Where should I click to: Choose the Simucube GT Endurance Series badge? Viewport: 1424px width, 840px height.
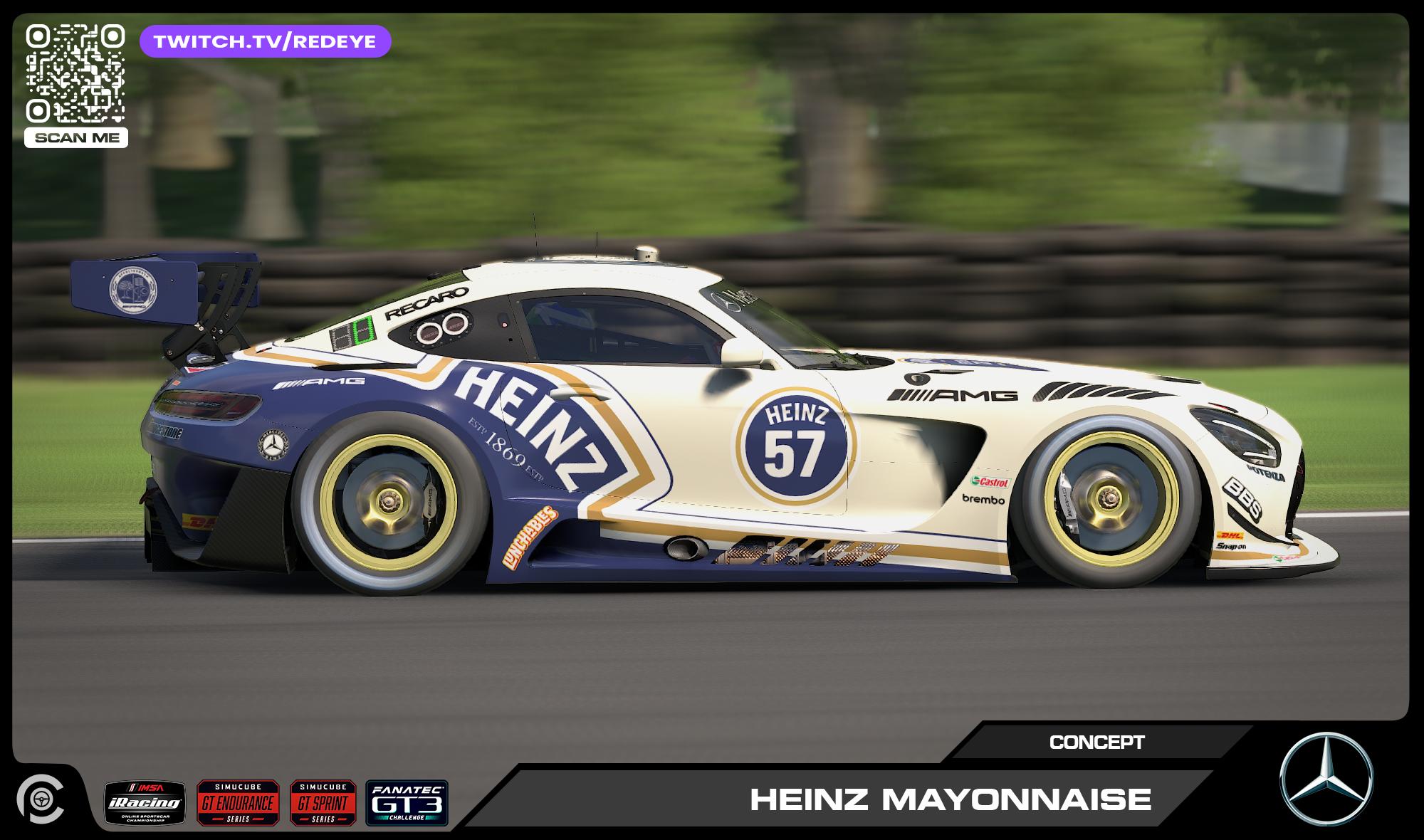tap(238, 803)
